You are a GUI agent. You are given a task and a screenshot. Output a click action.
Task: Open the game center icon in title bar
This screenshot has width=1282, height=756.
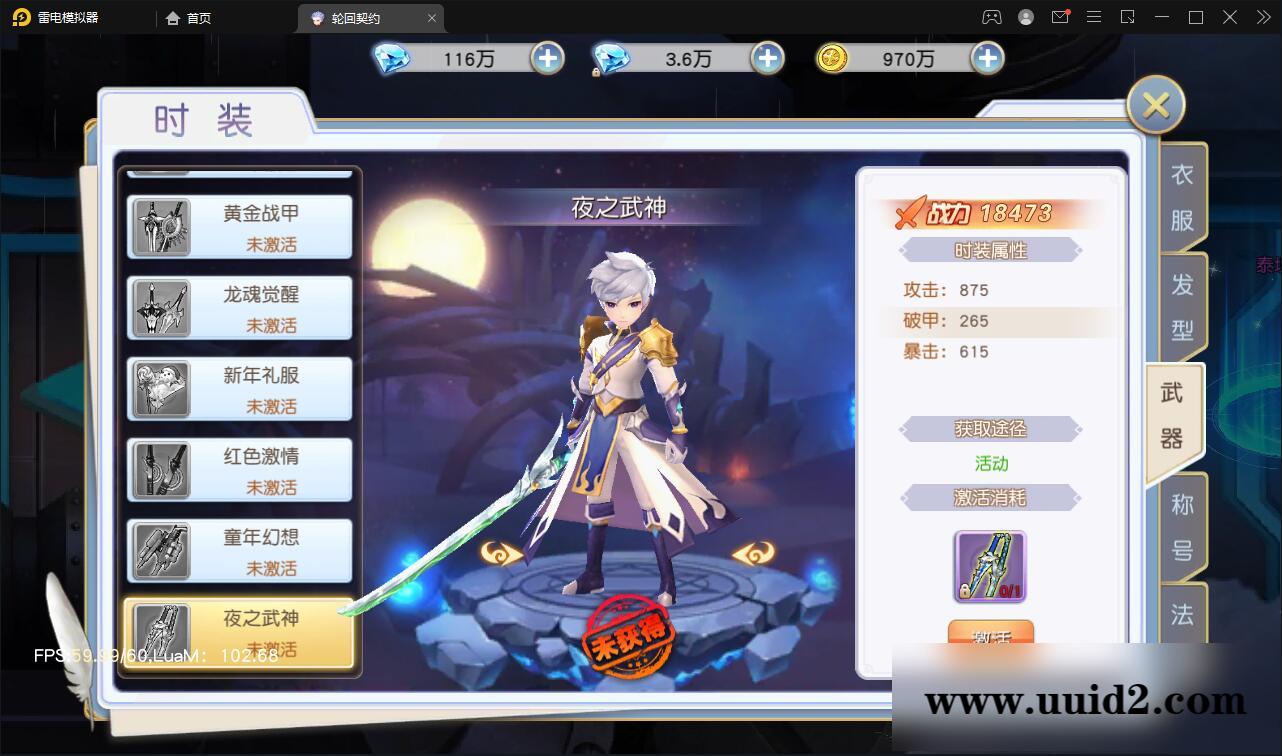click(x=990, y=17)
